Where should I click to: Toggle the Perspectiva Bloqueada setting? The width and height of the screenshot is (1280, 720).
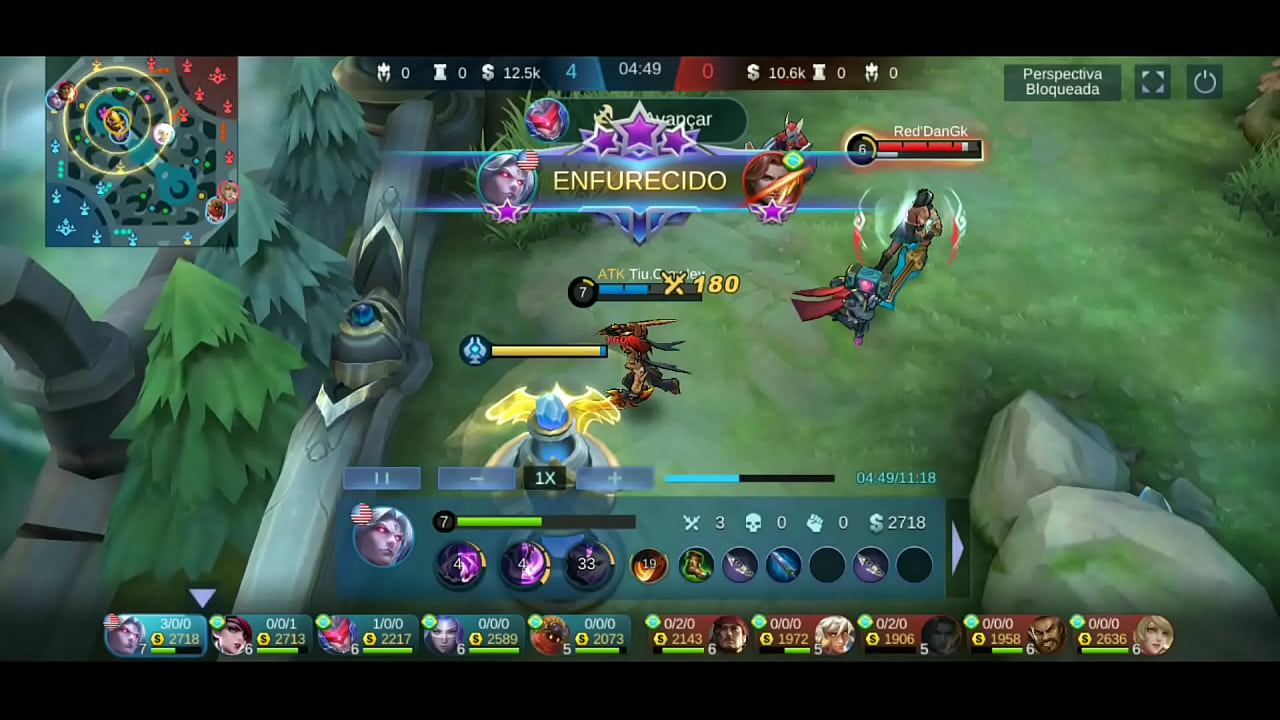coord(1062,82)
